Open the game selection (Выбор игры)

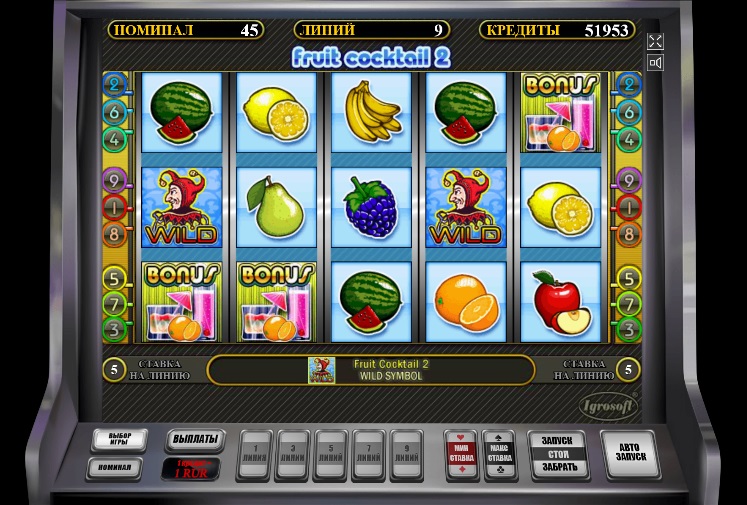click(119, 440)
